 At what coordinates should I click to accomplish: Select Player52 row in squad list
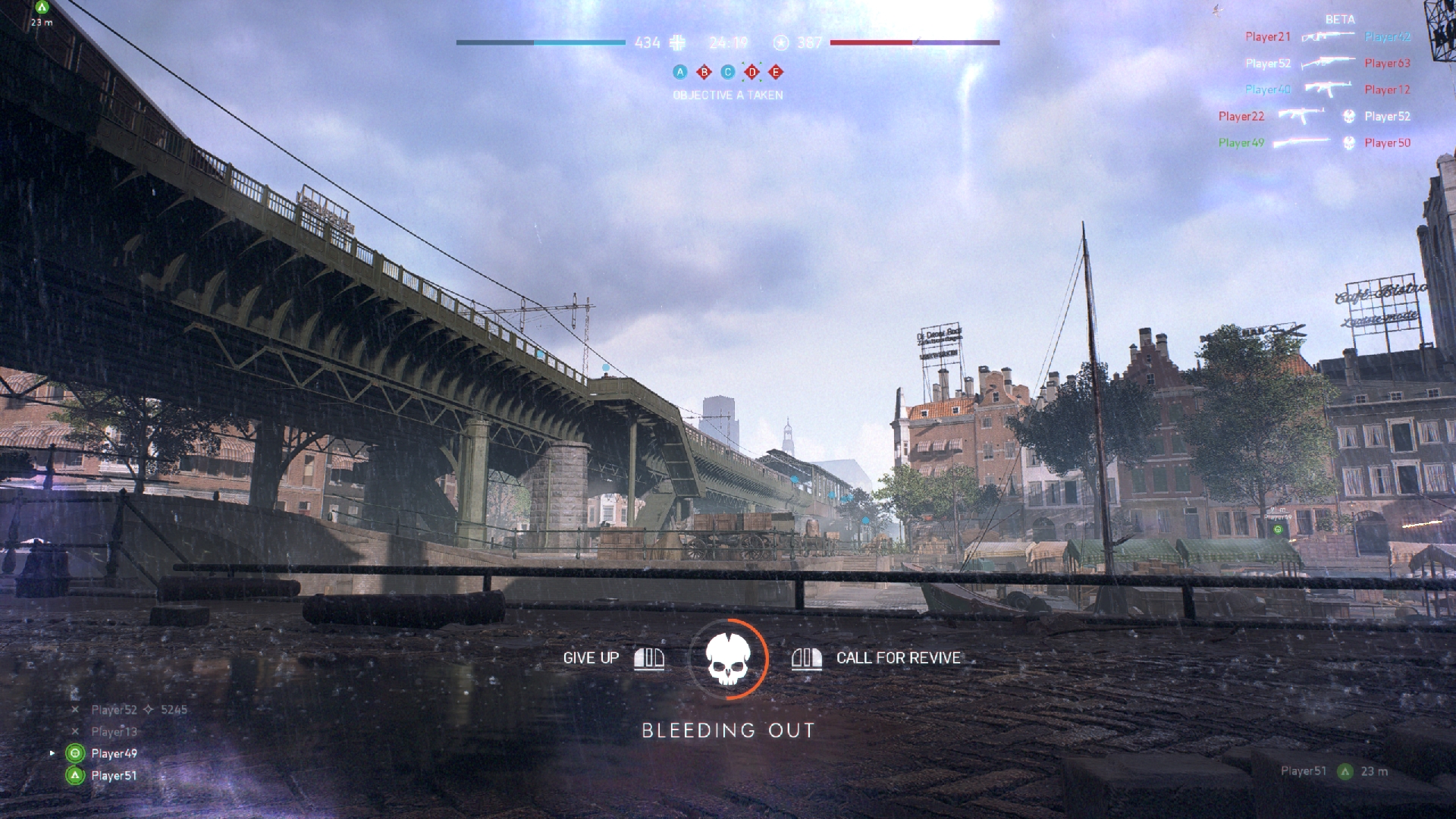pyautogui.click(x=115, y=710)
